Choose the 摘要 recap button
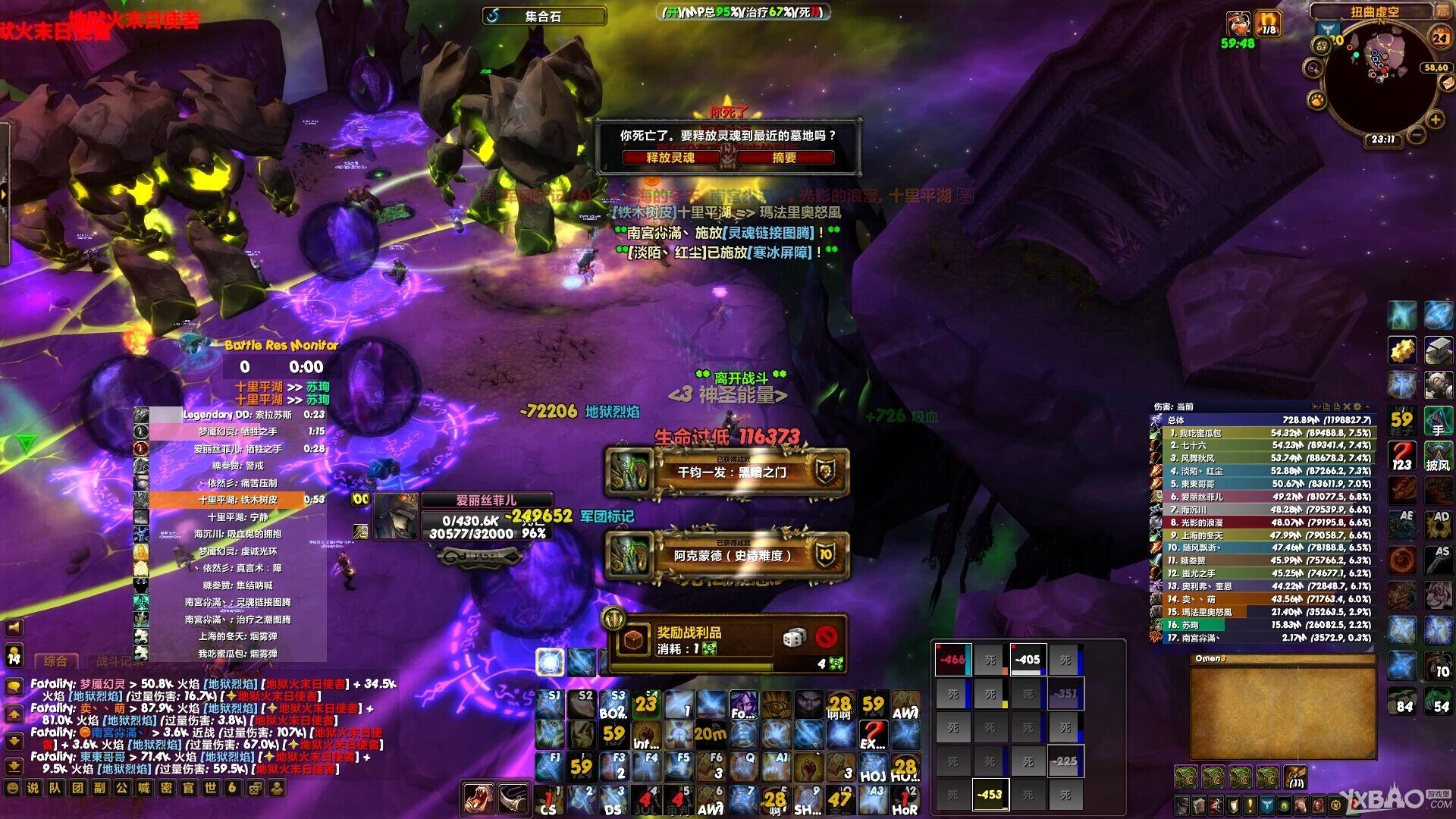 (x=784, y=158)
